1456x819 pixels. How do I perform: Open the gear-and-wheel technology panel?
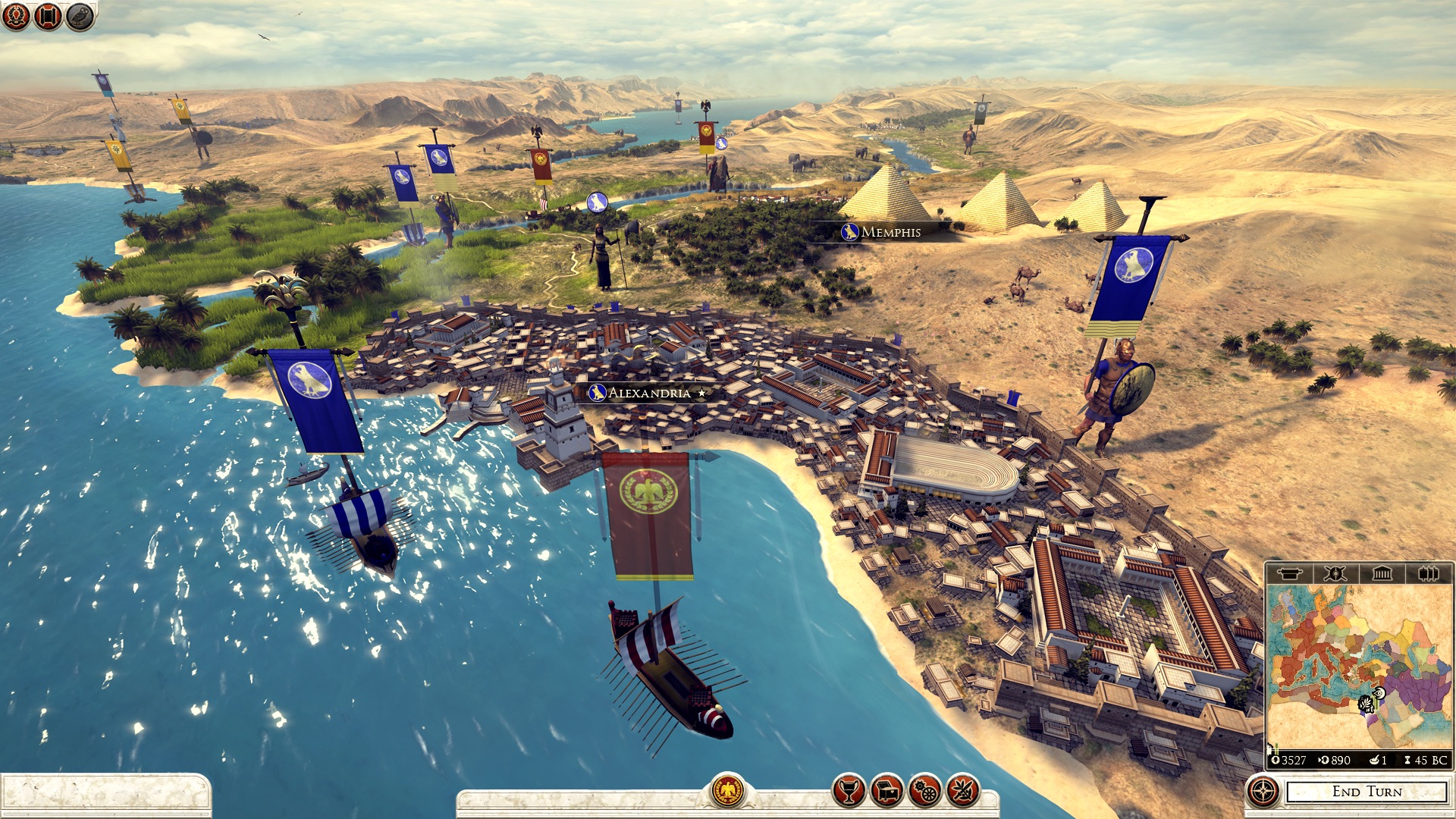(x=924, y=790)
